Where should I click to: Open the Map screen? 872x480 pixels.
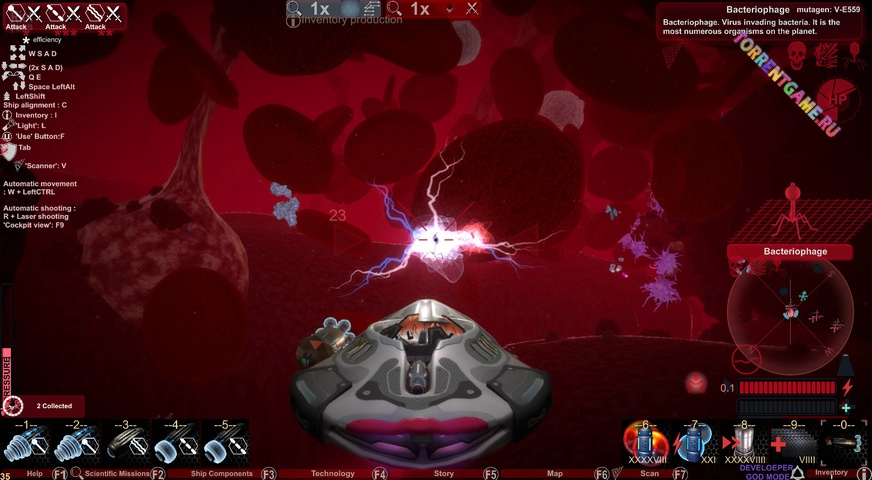click(555, 473)
